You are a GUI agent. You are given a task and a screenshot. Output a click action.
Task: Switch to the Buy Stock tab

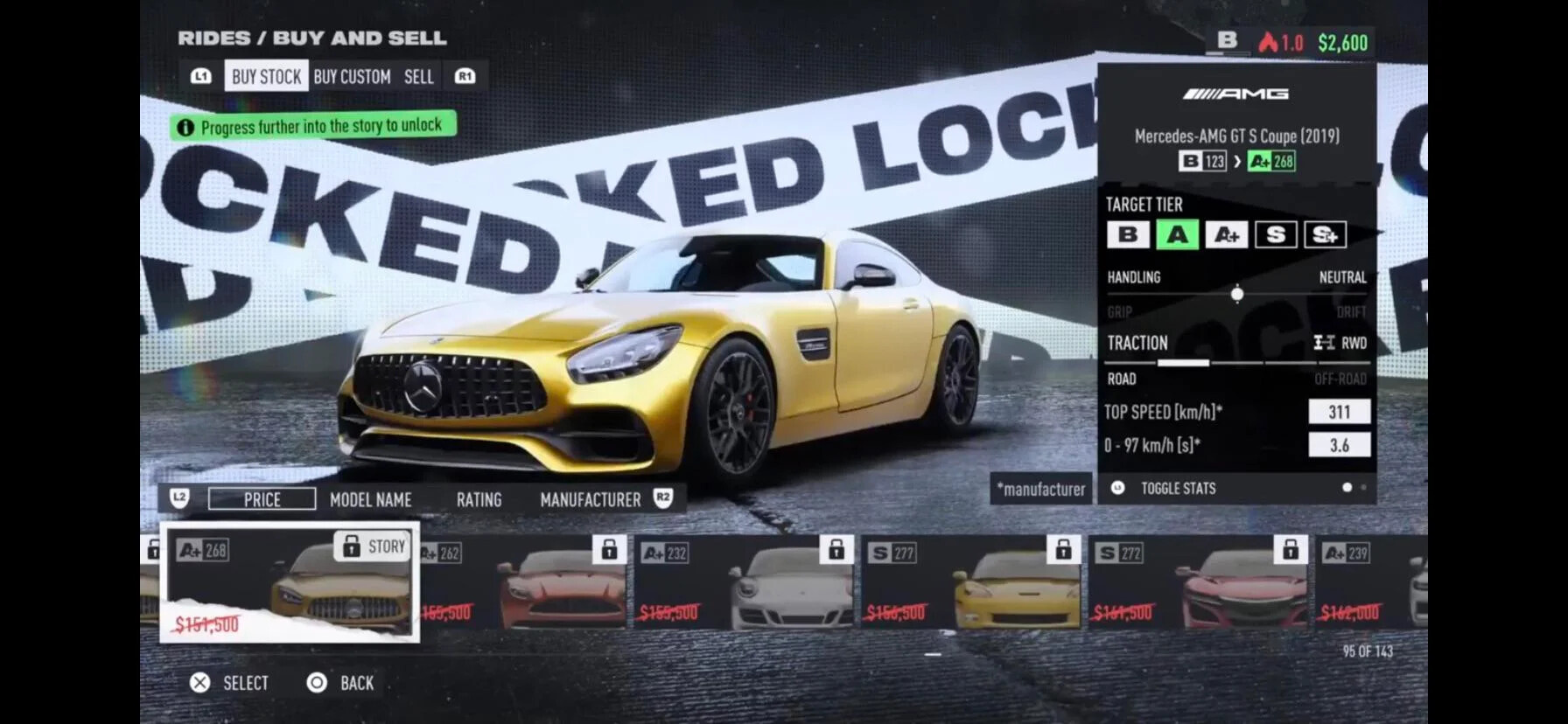point(266,77)
